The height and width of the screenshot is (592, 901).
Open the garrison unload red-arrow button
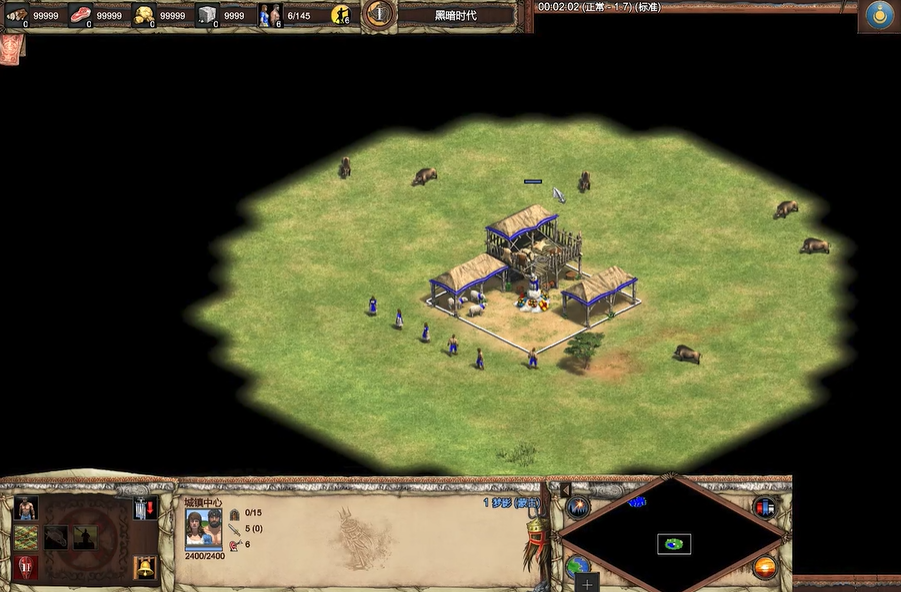(145, 509)
